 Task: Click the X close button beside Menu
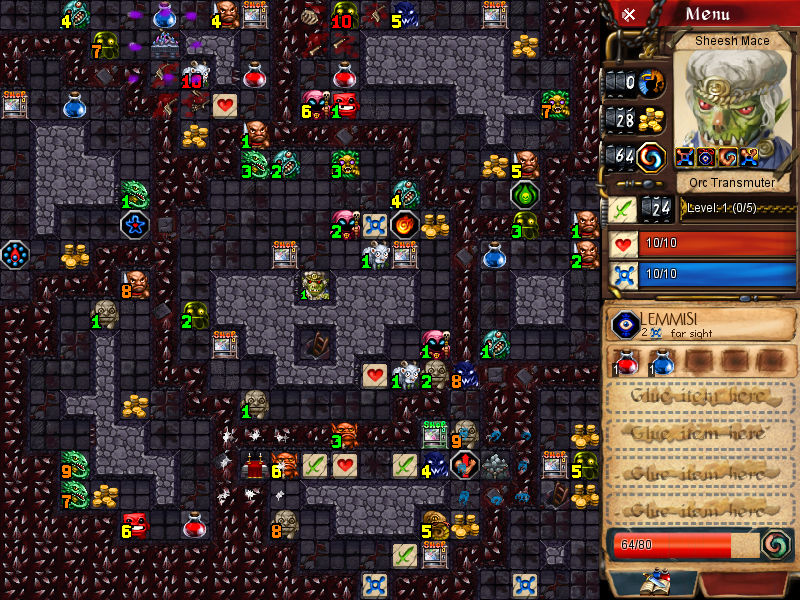630,14
